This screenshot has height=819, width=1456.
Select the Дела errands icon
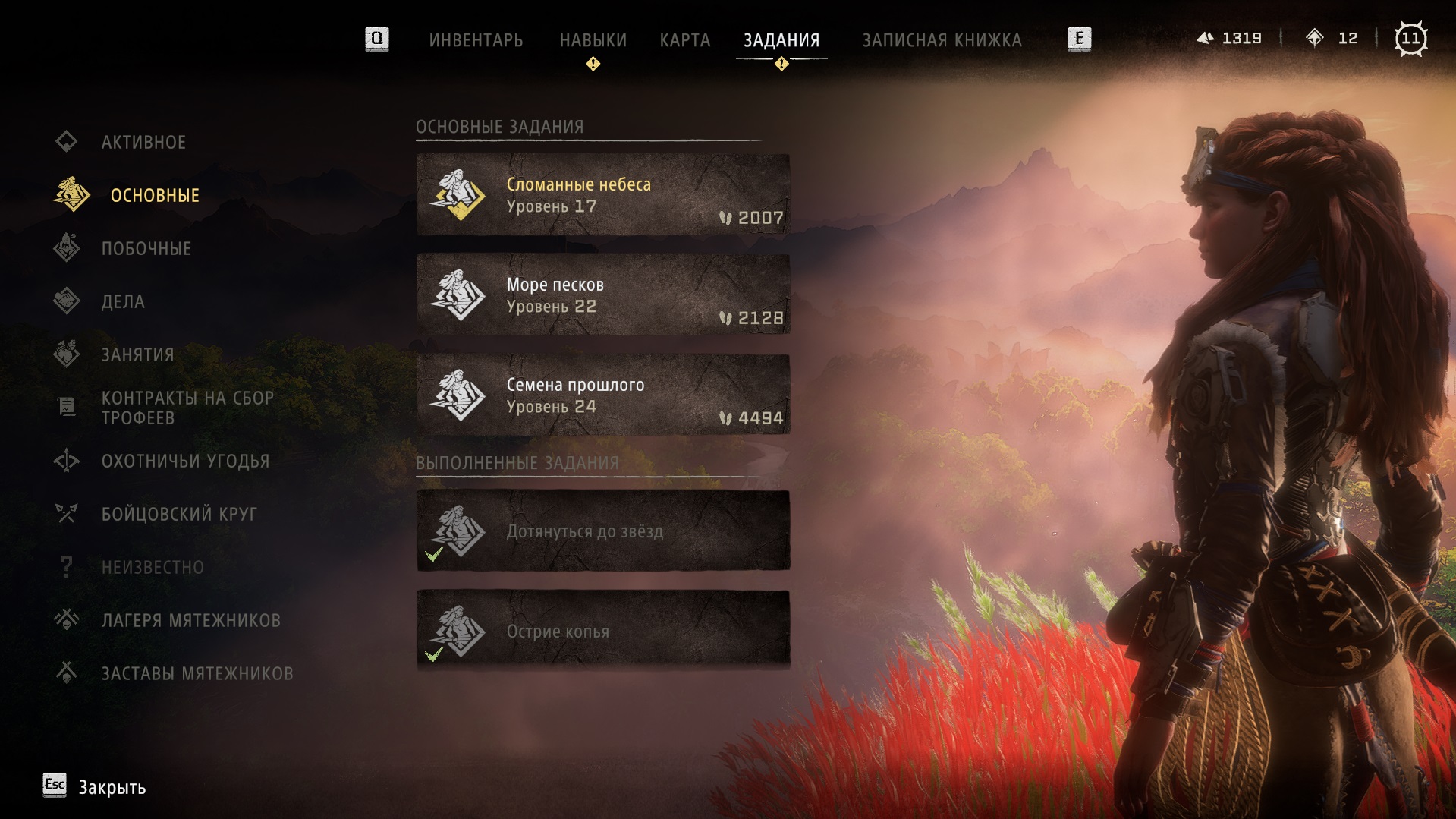point(67,301)
